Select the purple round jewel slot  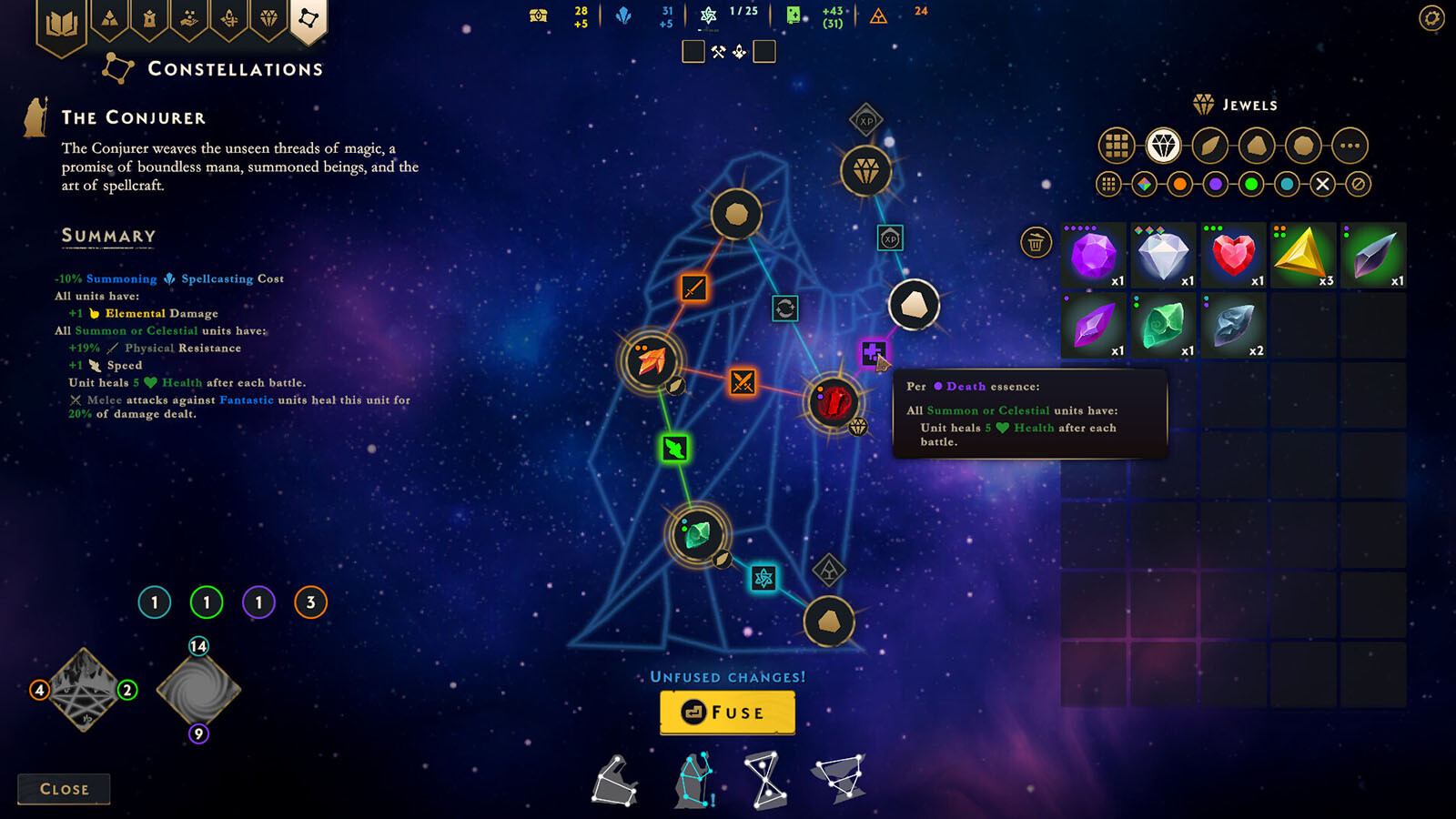pos(1093,255)
